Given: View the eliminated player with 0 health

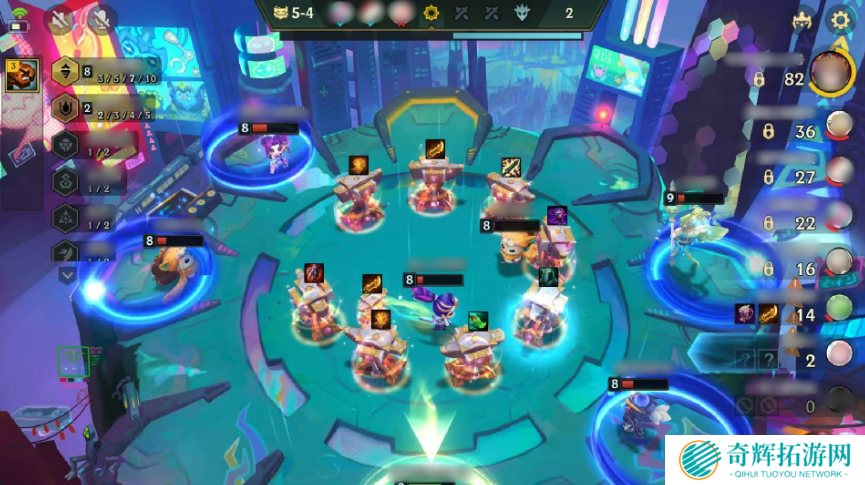Looking at the screenshot, I should [838, 404].
